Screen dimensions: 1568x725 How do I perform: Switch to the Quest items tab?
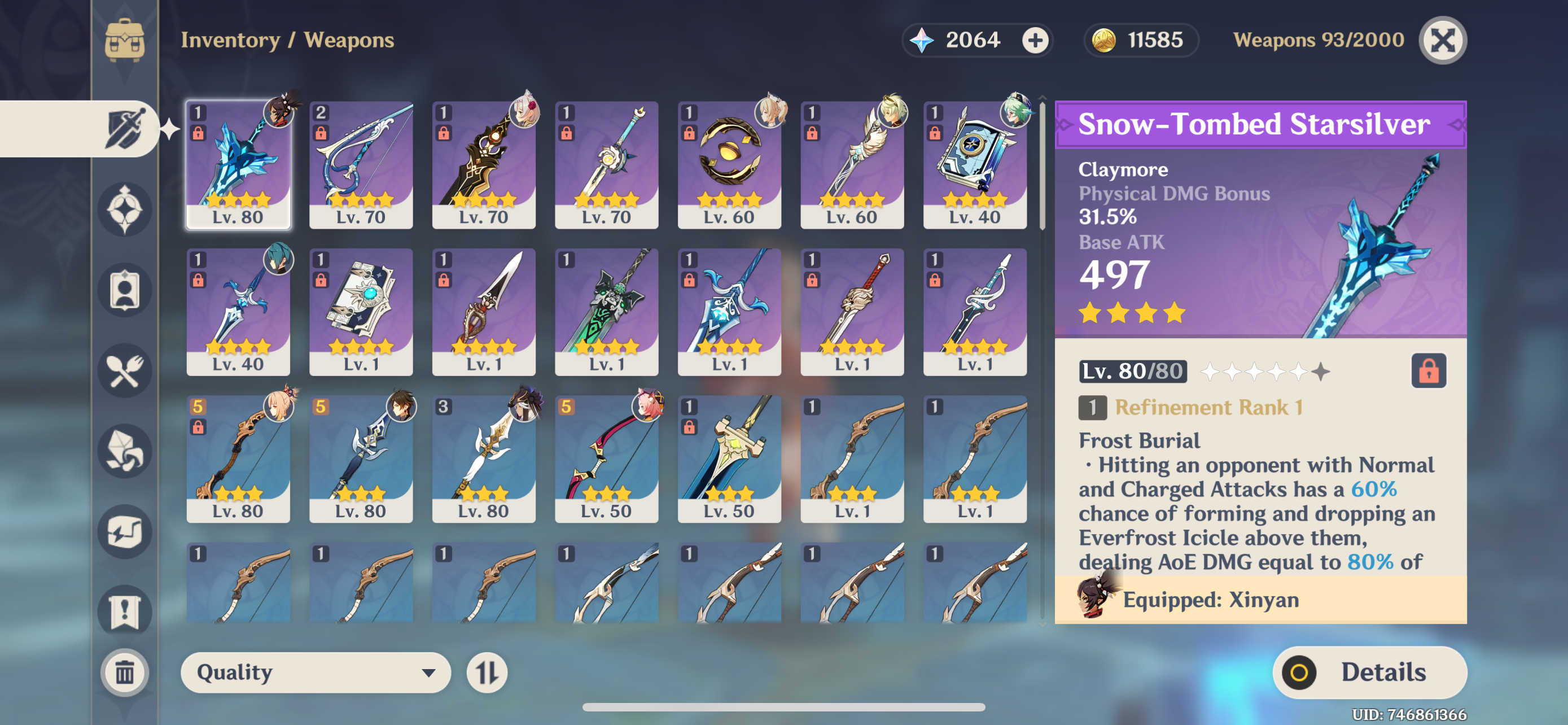(125, 611)
